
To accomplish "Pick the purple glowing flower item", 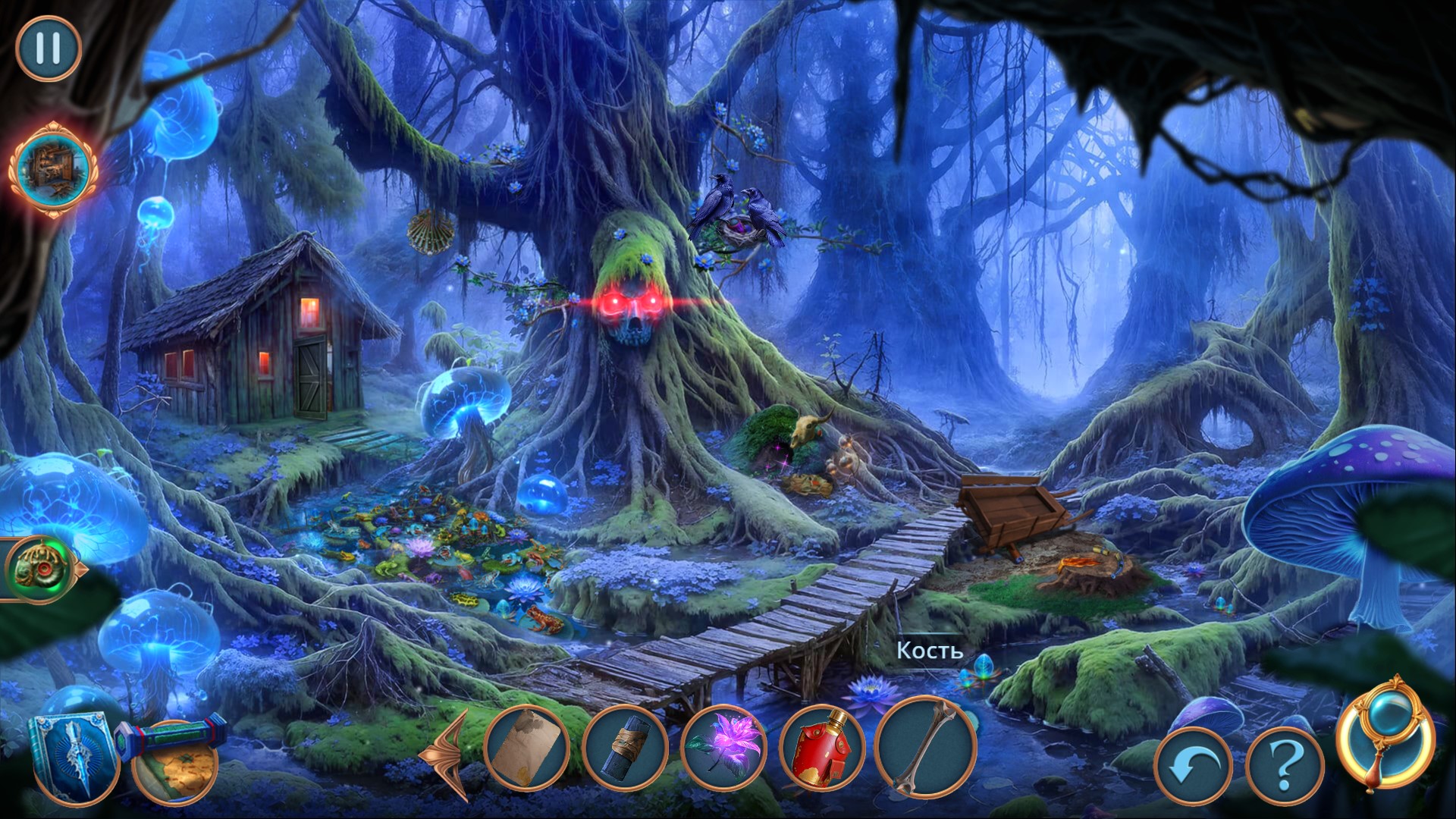I will point(723,748).
